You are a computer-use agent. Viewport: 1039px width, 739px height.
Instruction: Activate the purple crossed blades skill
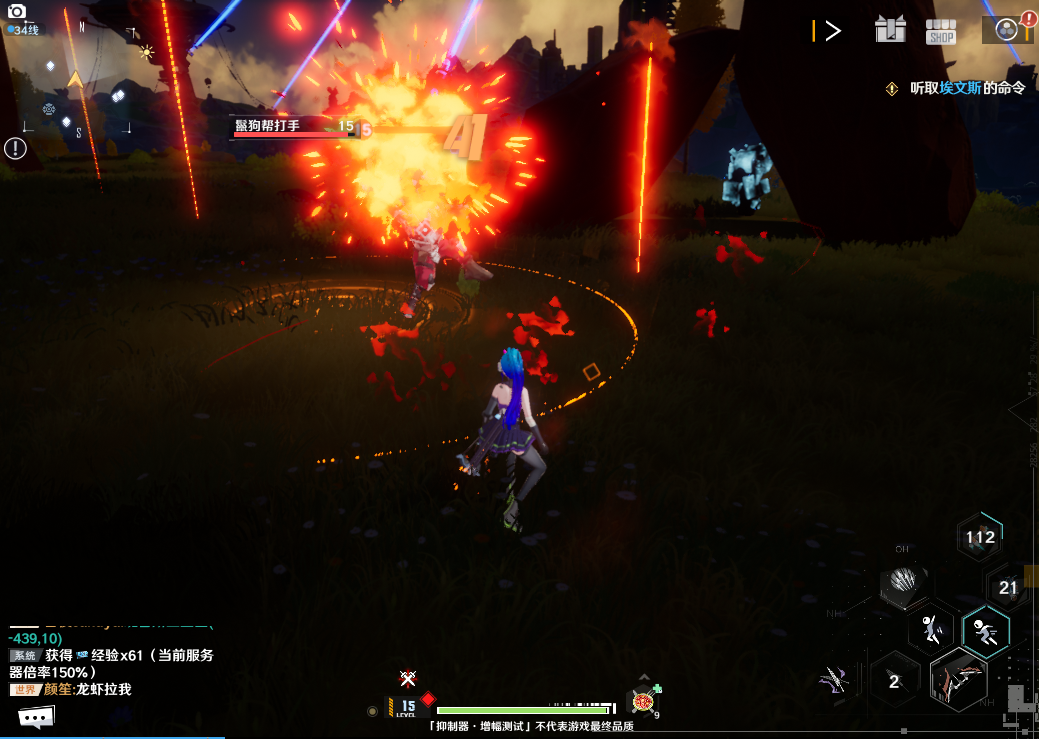pyautogui.click(x=834, y=680)
